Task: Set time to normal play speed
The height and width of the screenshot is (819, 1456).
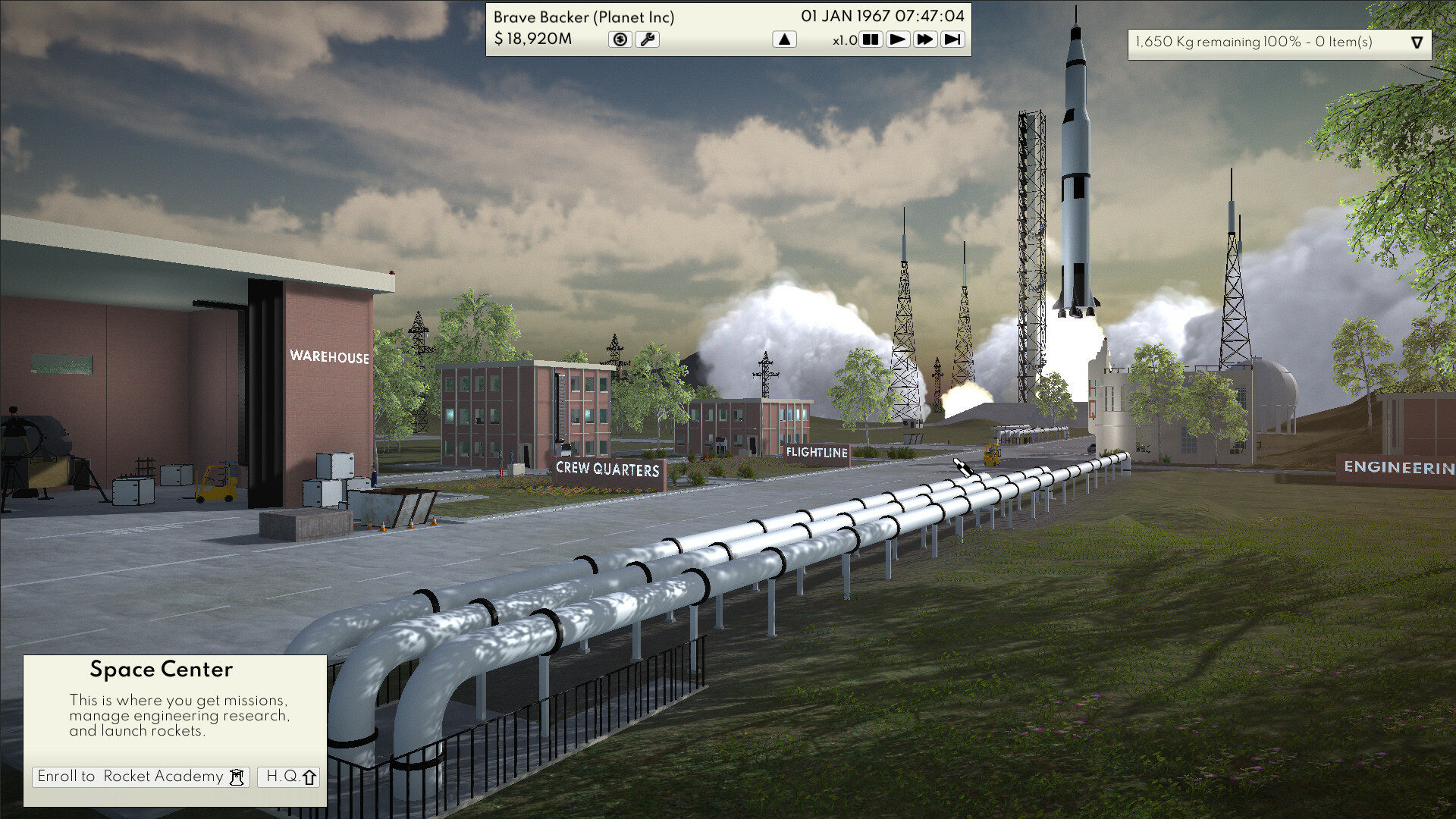Action: (x=898, y=39)
